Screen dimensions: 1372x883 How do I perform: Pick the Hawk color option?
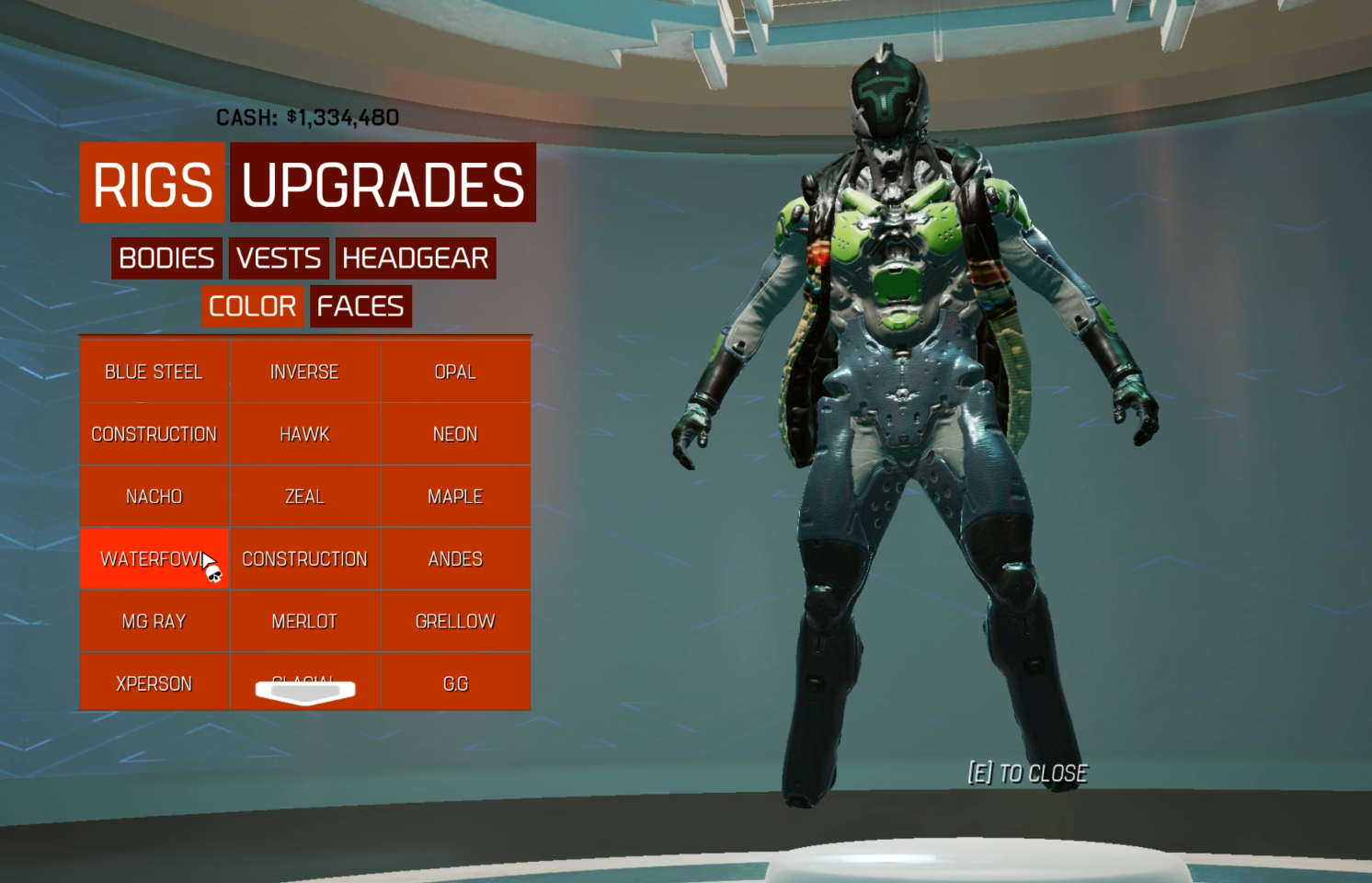coord(304,434)
